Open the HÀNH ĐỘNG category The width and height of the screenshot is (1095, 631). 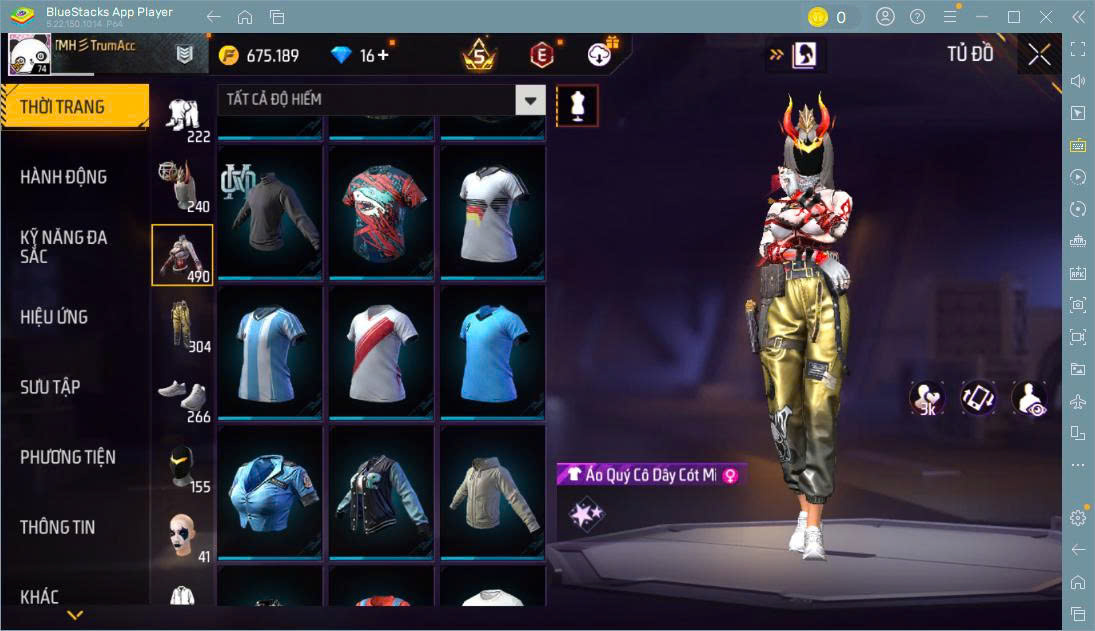coord(64,177)
